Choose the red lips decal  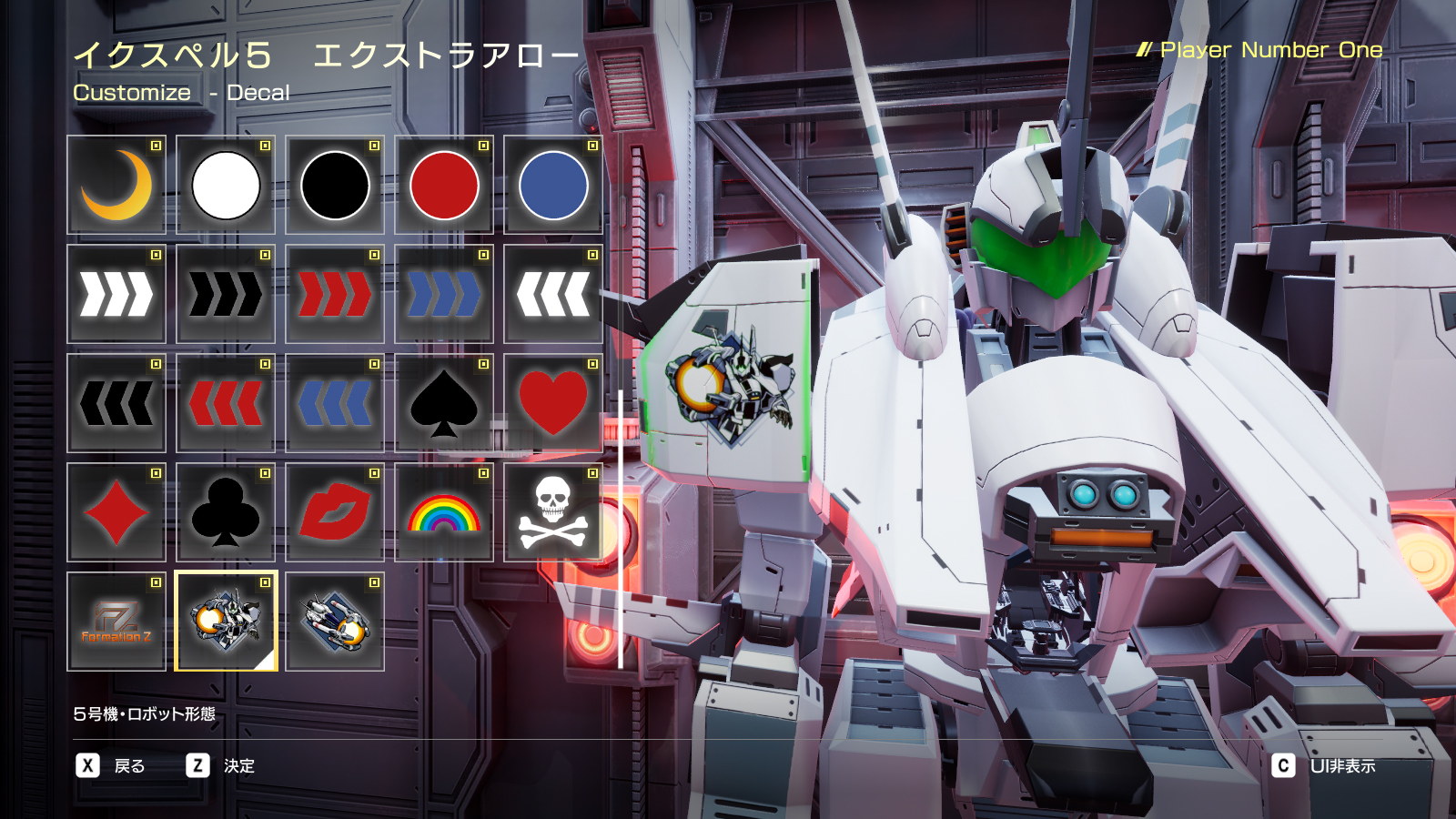(334, 512)
